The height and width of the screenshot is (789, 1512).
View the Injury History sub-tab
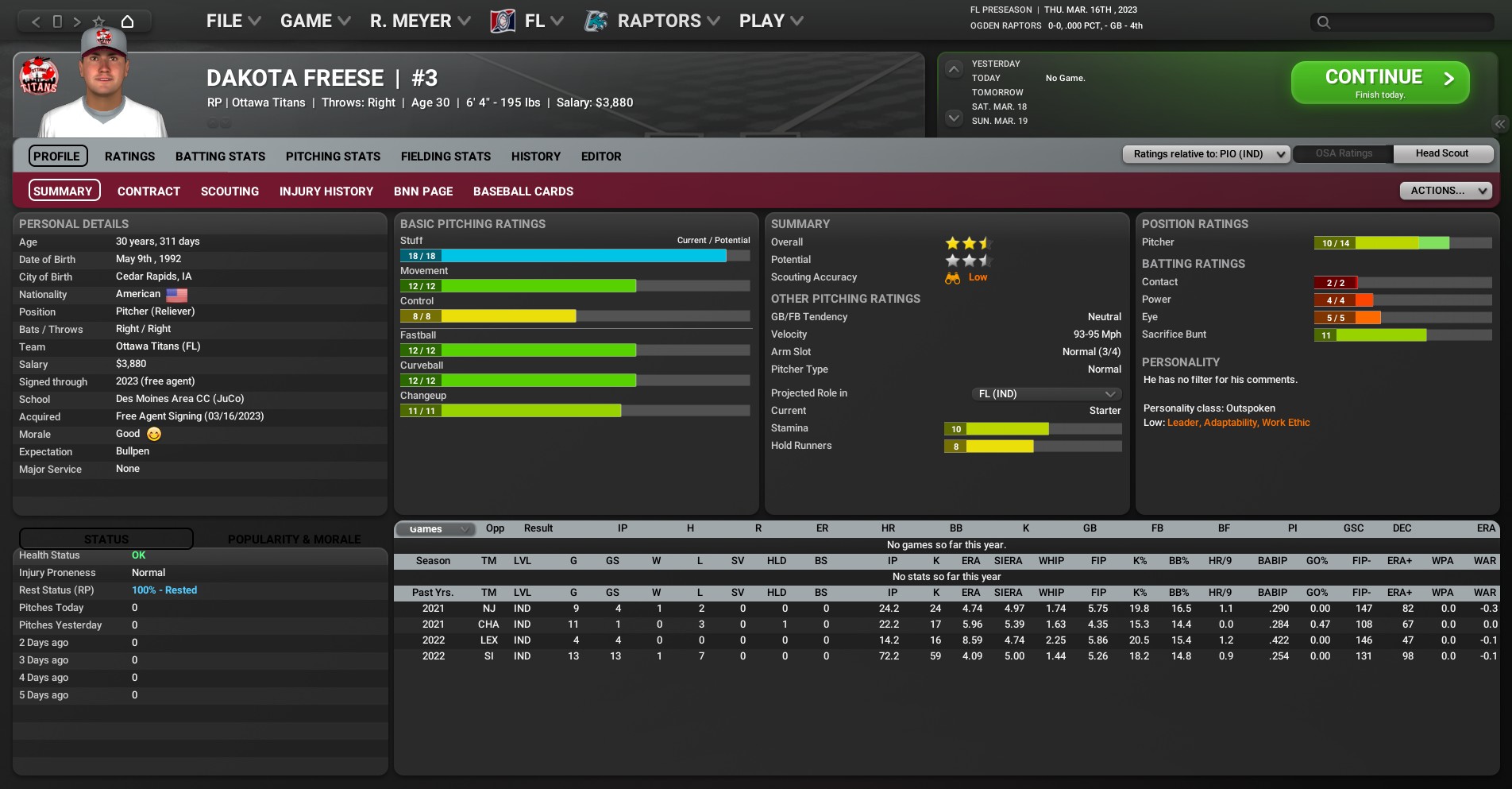(x=326, y=191)
